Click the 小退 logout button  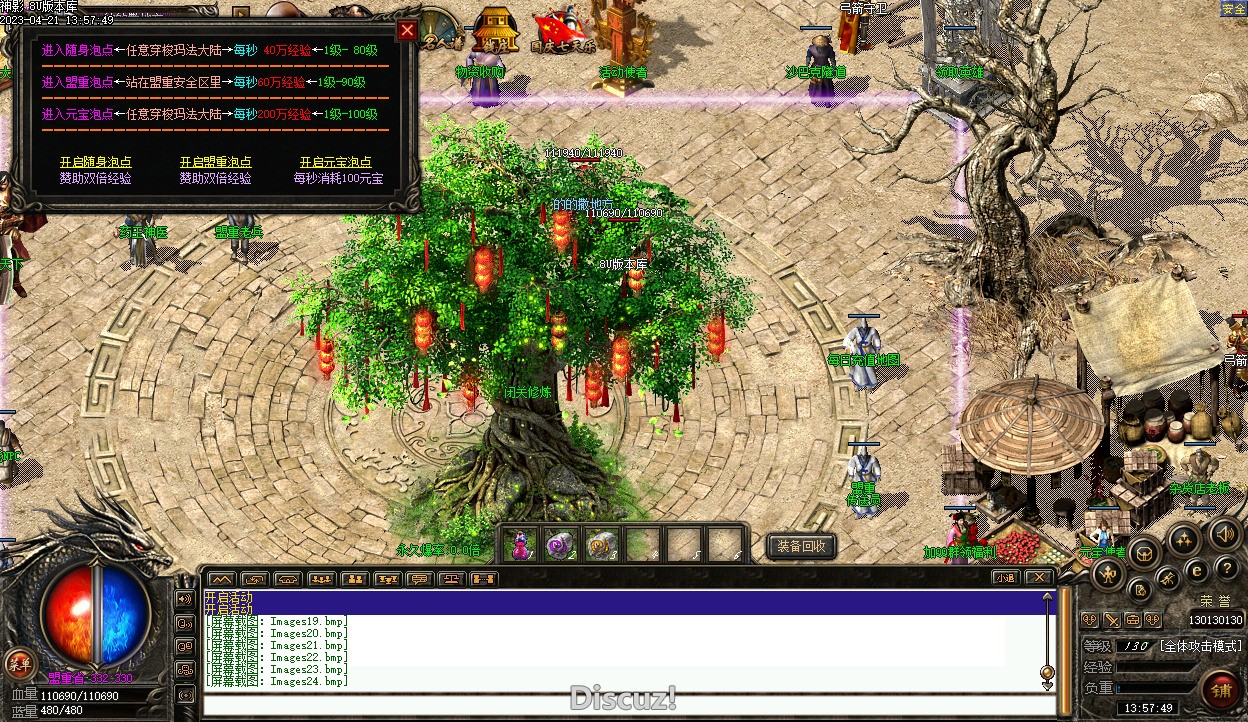tap(1005, 577)
